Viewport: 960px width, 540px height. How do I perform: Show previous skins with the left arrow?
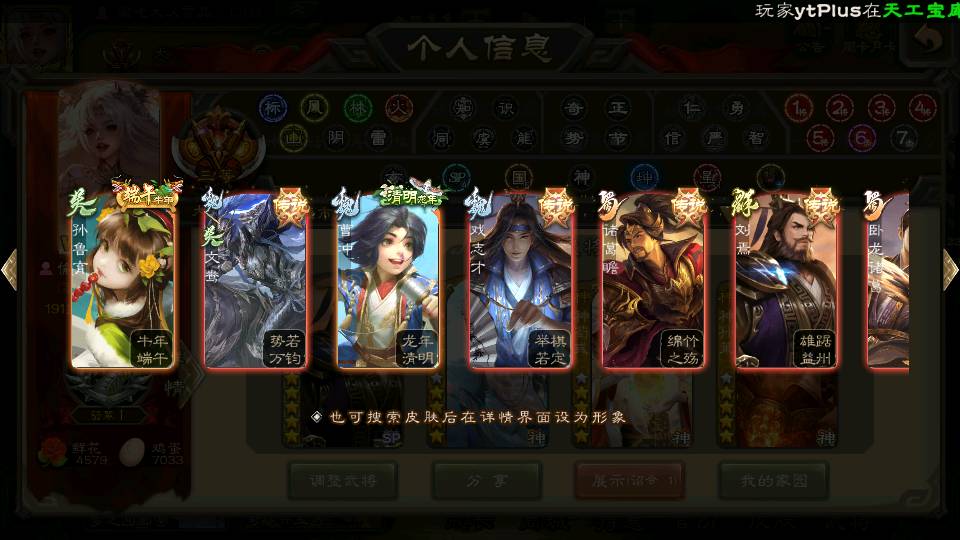tap(9, 269)
